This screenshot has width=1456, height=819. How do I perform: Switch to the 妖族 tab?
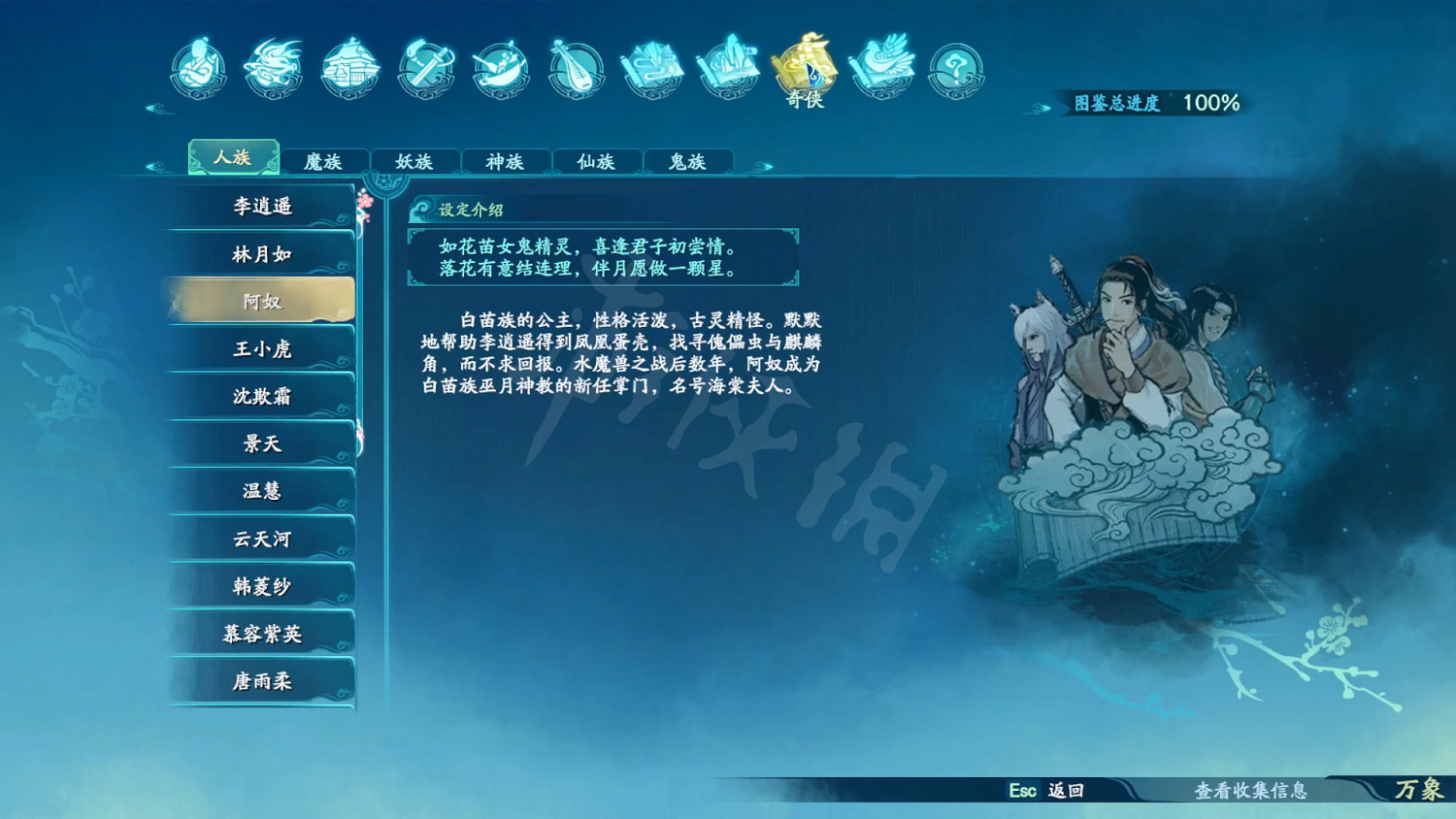(414, 161)
